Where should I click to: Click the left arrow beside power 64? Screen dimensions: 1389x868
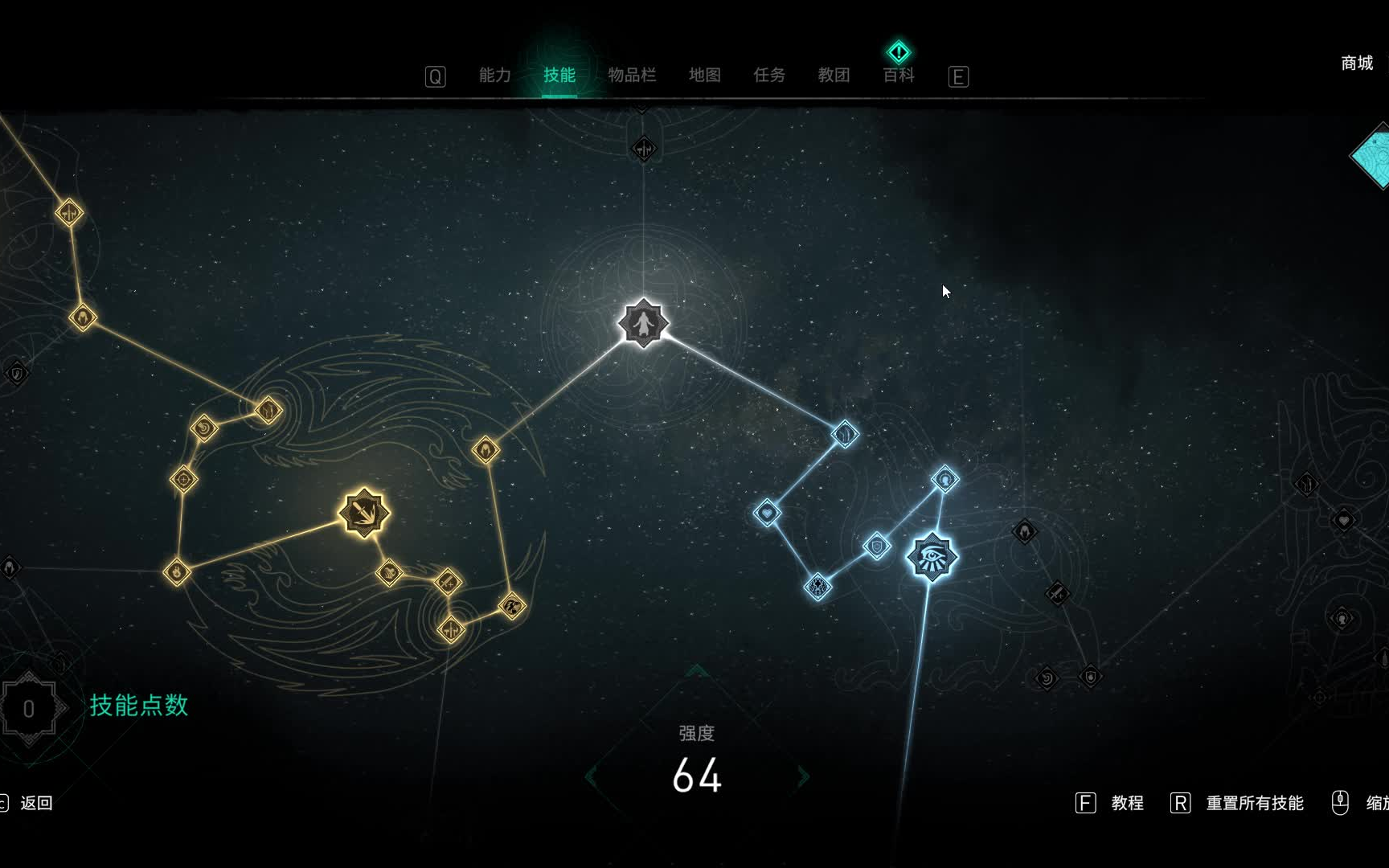click(x=592, y=776)
